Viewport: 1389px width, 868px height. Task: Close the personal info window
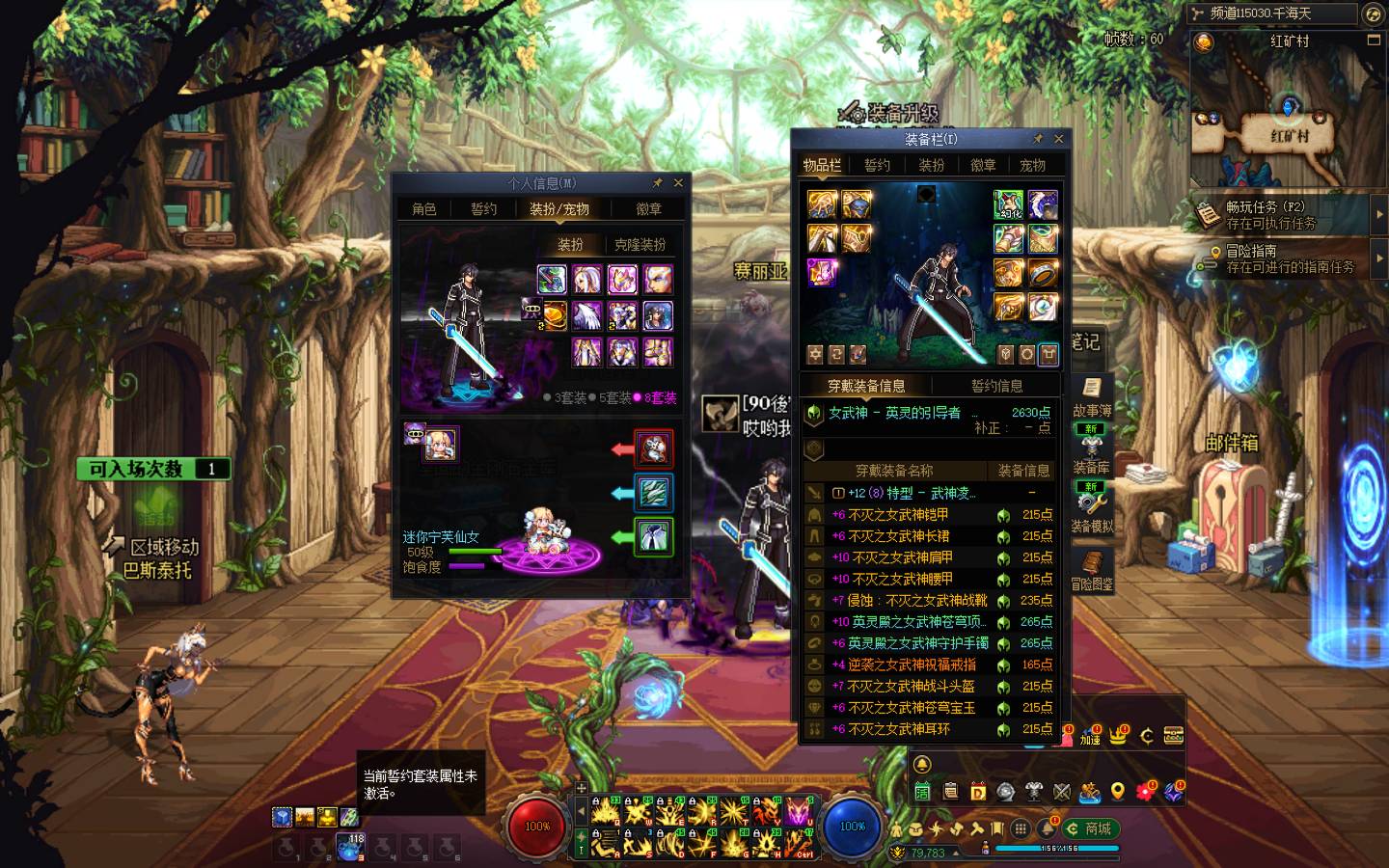coord(678,182)
